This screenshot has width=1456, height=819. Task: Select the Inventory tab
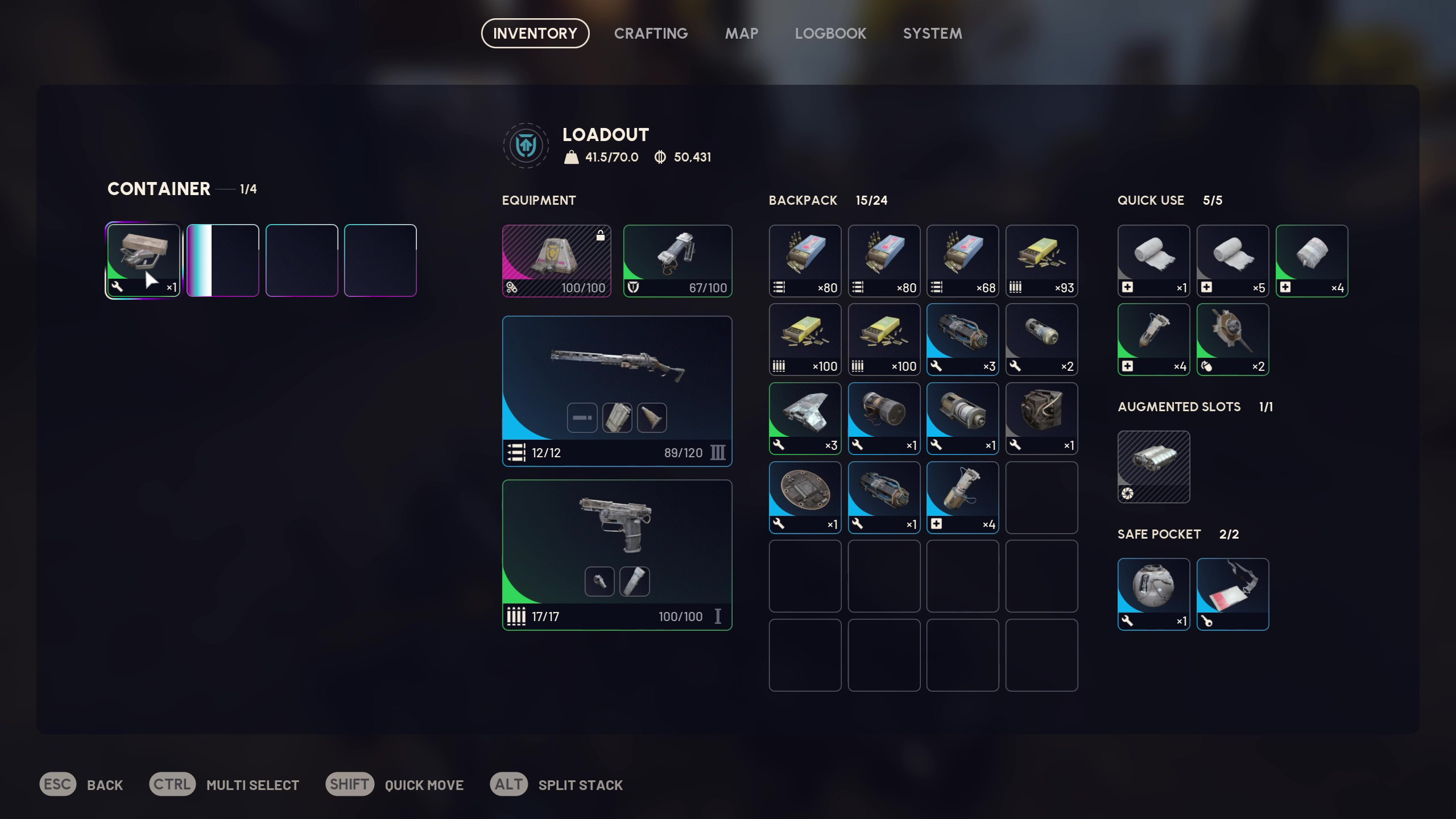click(535, 34)
